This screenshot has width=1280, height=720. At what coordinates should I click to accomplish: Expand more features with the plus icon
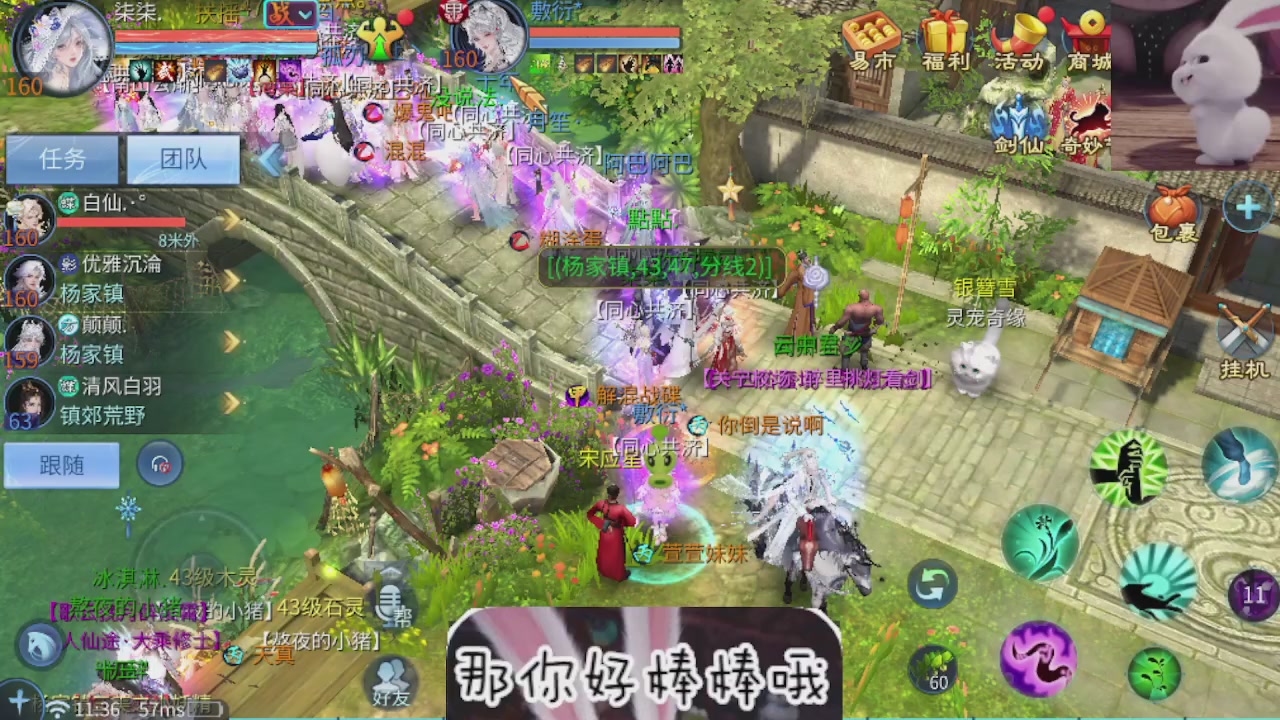(x=1247, y=208)
